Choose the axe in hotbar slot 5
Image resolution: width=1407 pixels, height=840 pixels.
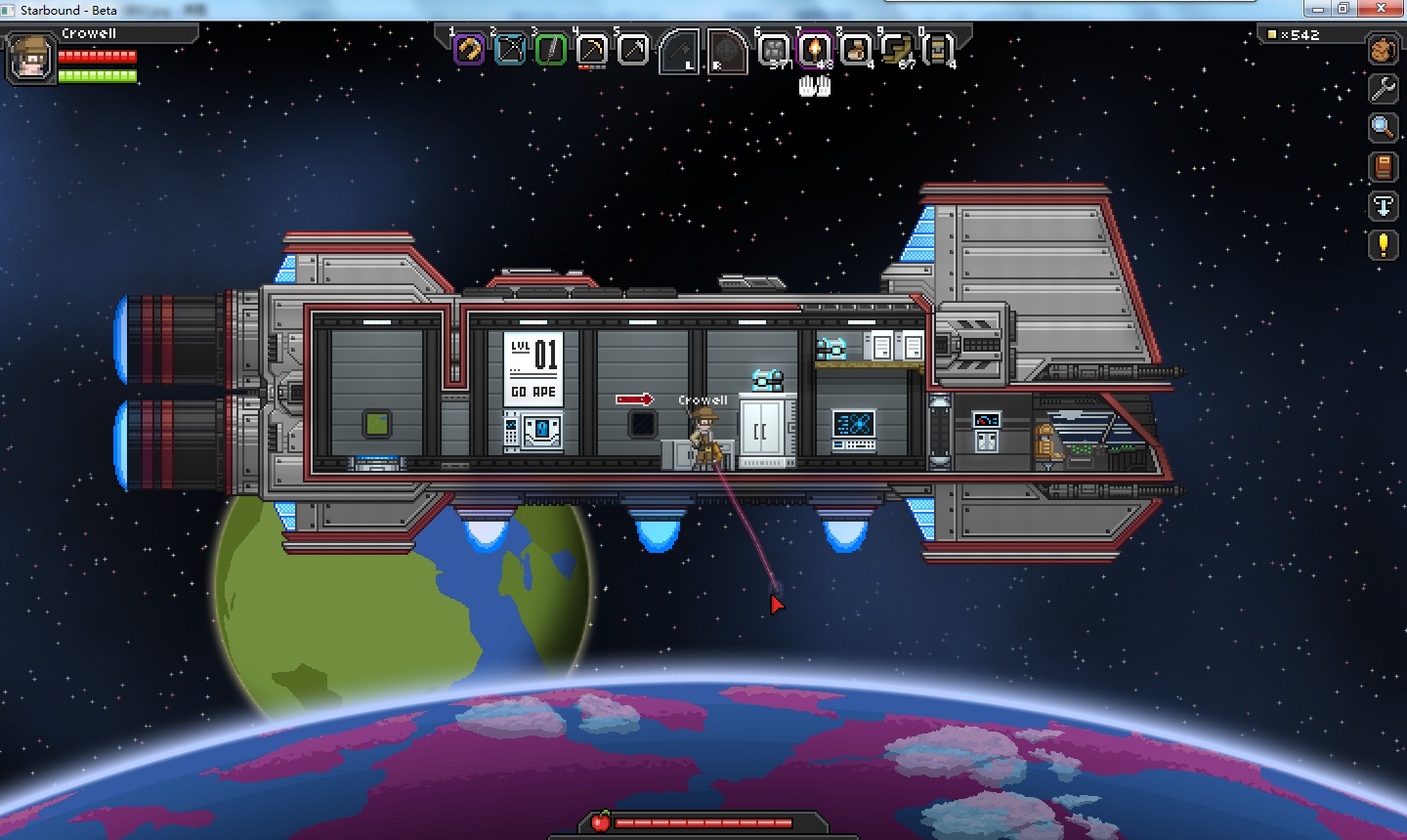point(633,49)
